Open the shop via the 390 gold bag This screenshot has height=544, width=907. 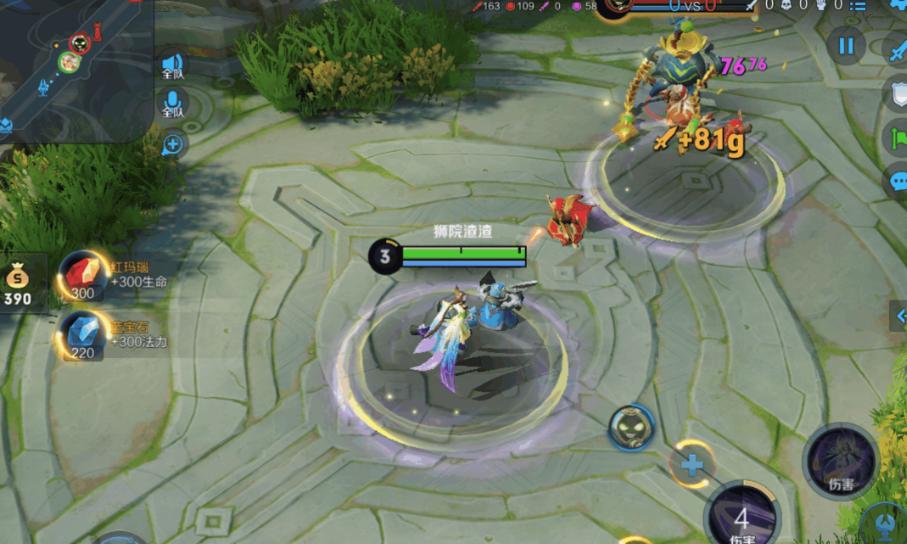coord(19,282)
